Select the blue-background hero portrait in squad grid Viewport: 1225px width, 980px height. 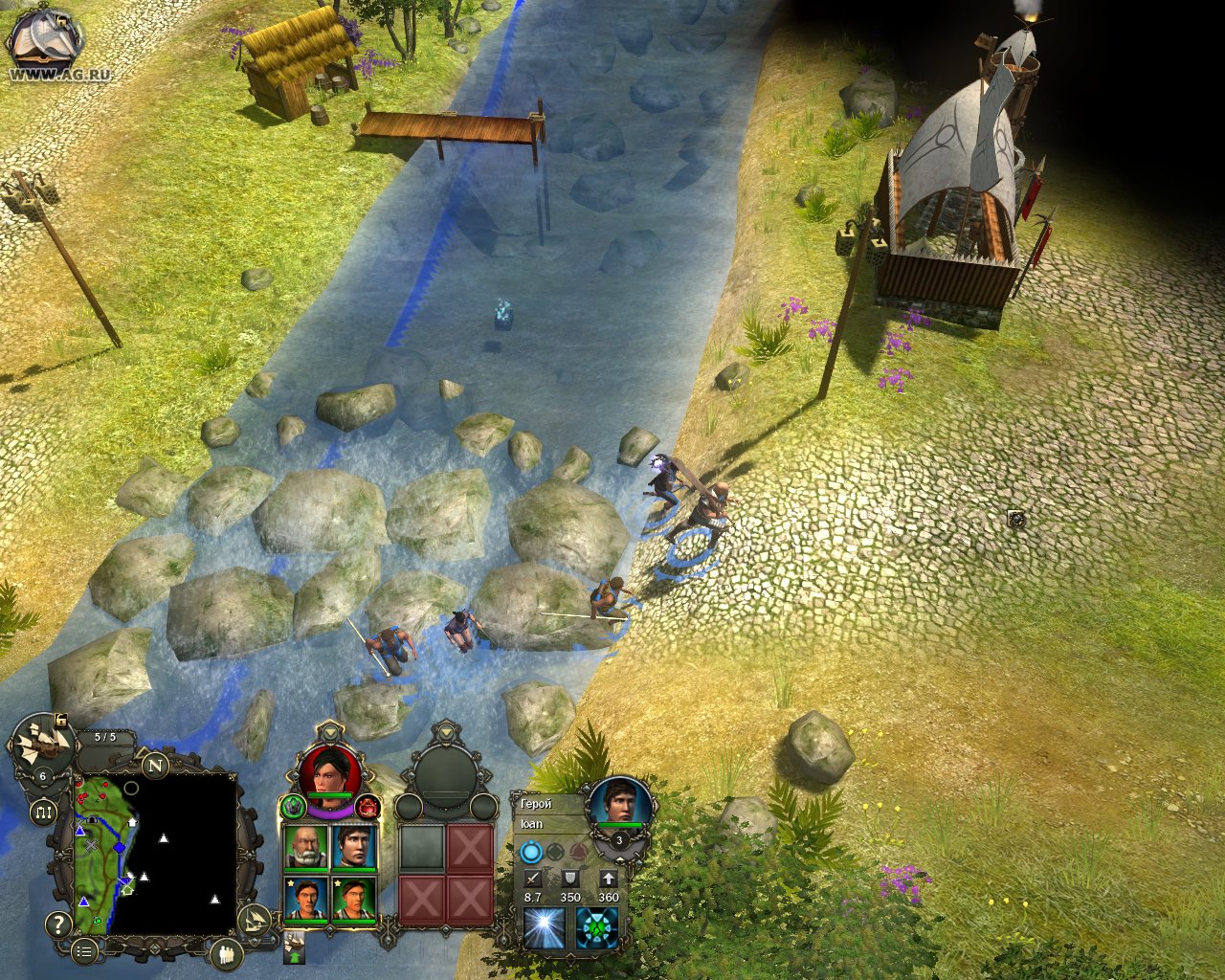point(353,846)
